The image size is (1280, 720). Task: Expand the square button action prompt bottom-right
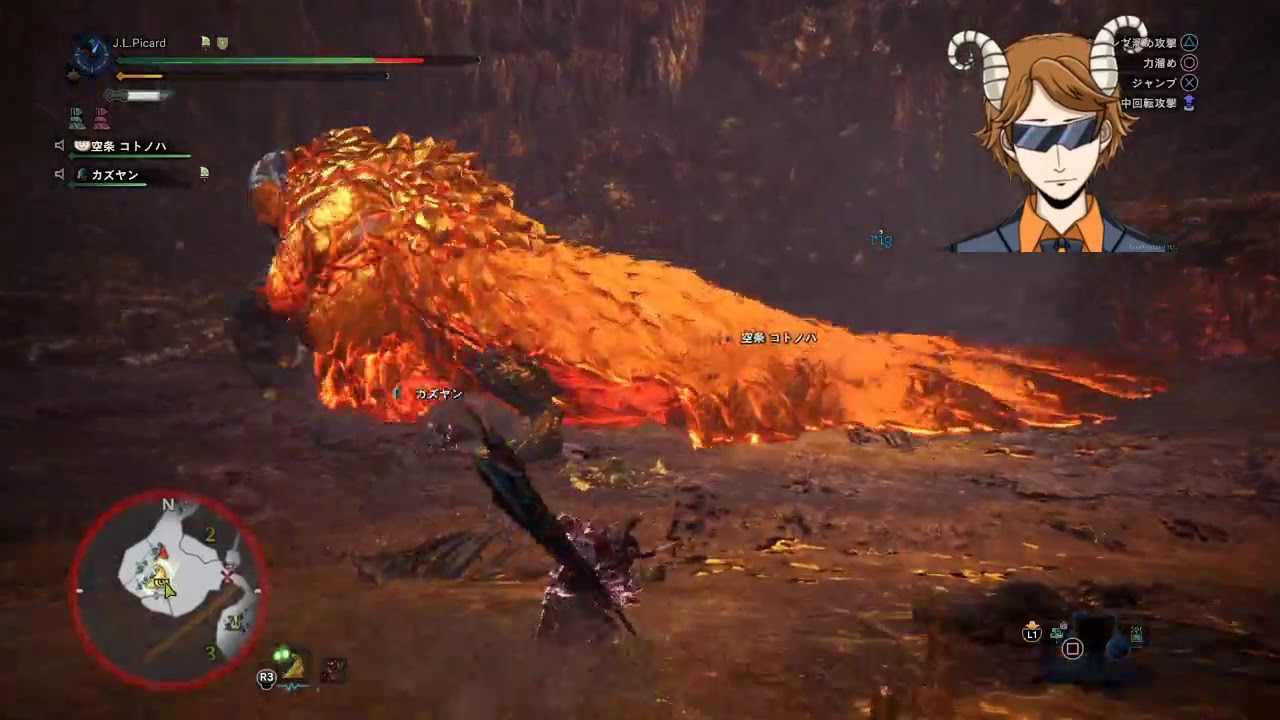click(1073, 649)
